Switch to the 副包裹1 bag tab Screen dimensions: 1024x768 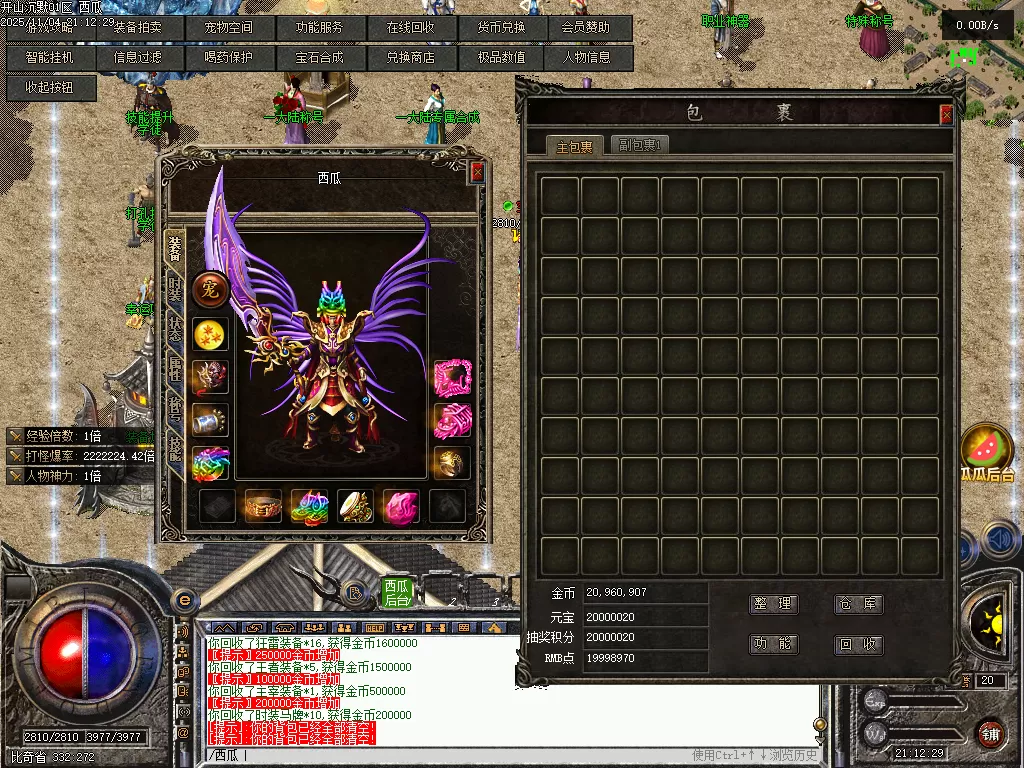(641, 145)
